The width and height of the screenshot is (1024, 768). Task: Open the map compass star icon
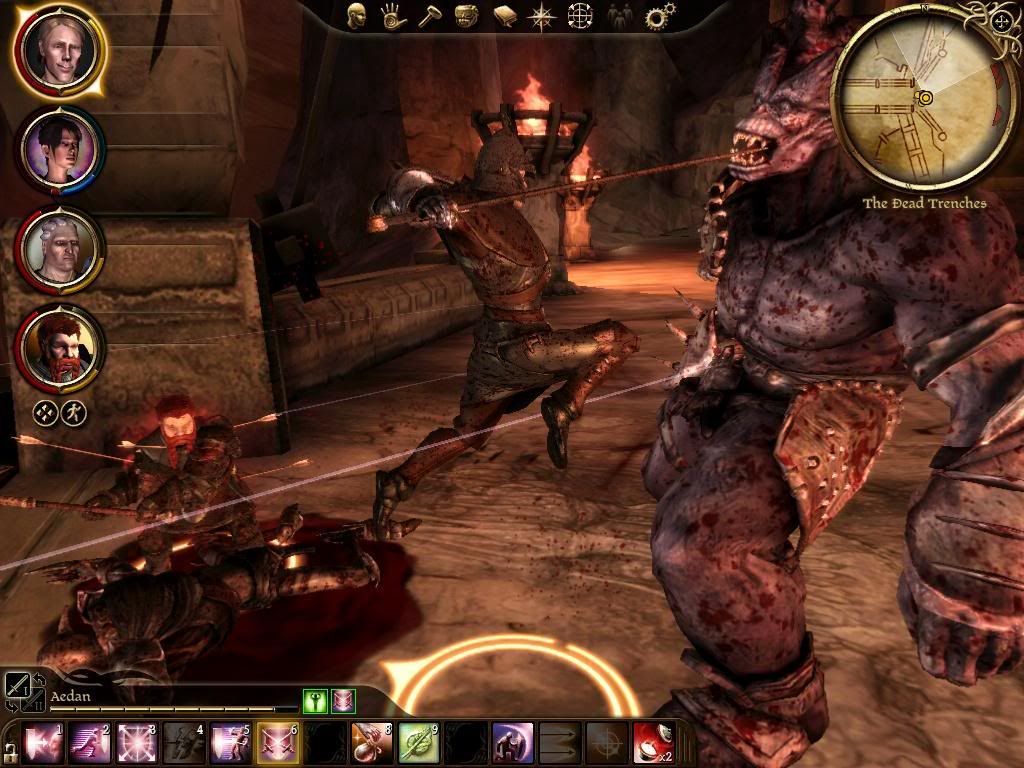tap(542, 16)
